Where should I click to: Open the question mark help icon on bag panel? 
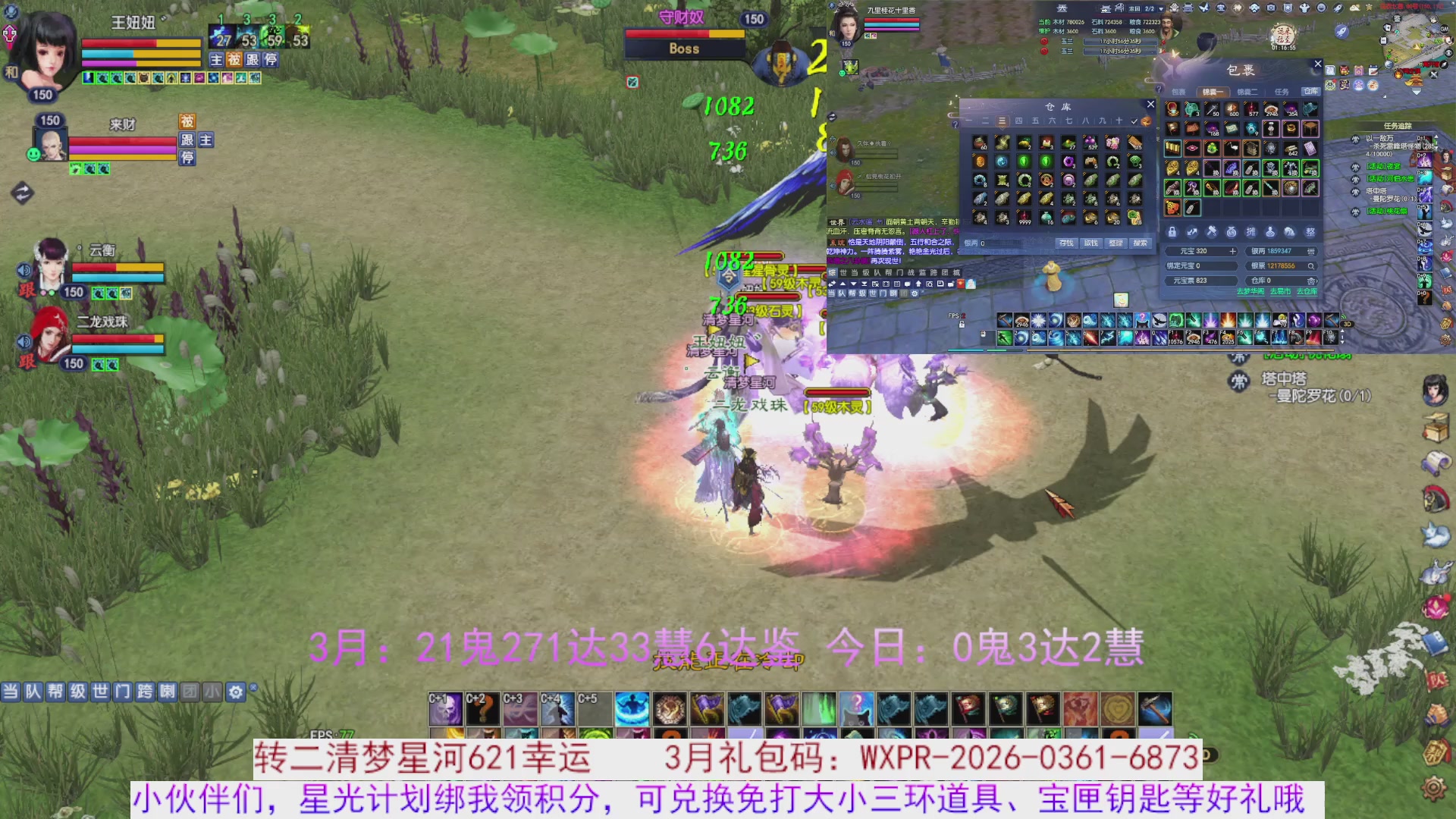pyautogui.click(x=1161, y=87)
